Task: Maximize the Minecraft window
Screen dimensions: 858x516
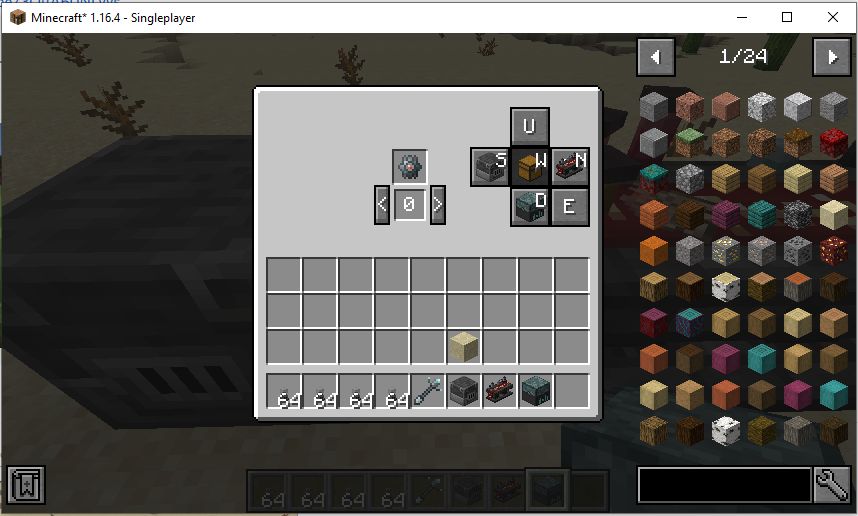Action: 786,17
